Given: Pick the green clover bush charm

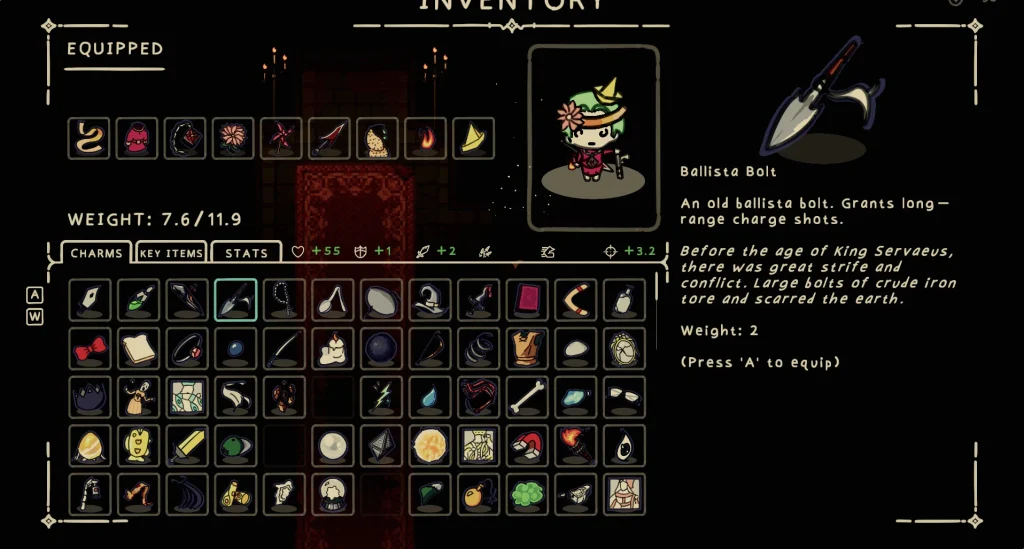Looking at the screenshot, I should click(527, 494).
